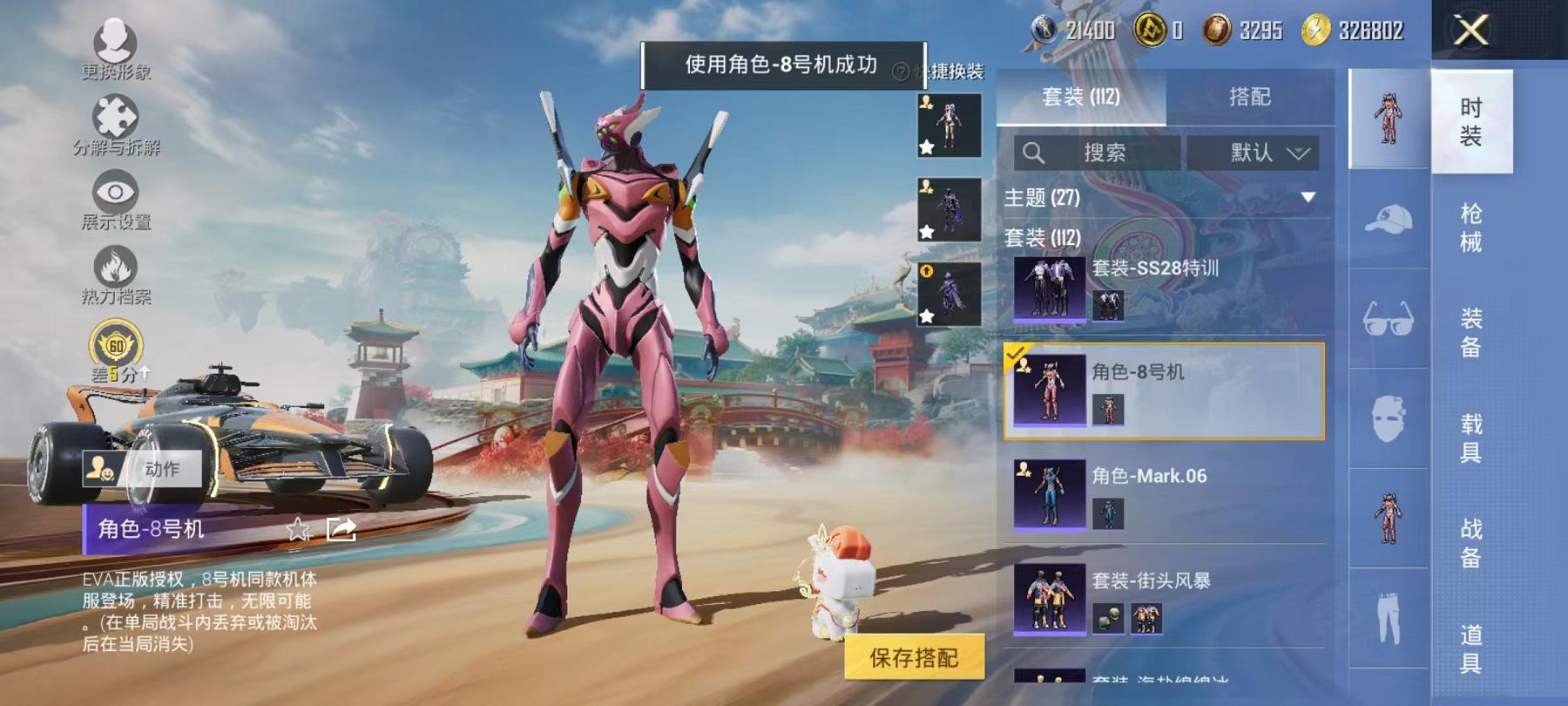Click the share icon beside 角色-8号机
The width and height of the screenshot is (1568, 706).
tap(343, 530)
